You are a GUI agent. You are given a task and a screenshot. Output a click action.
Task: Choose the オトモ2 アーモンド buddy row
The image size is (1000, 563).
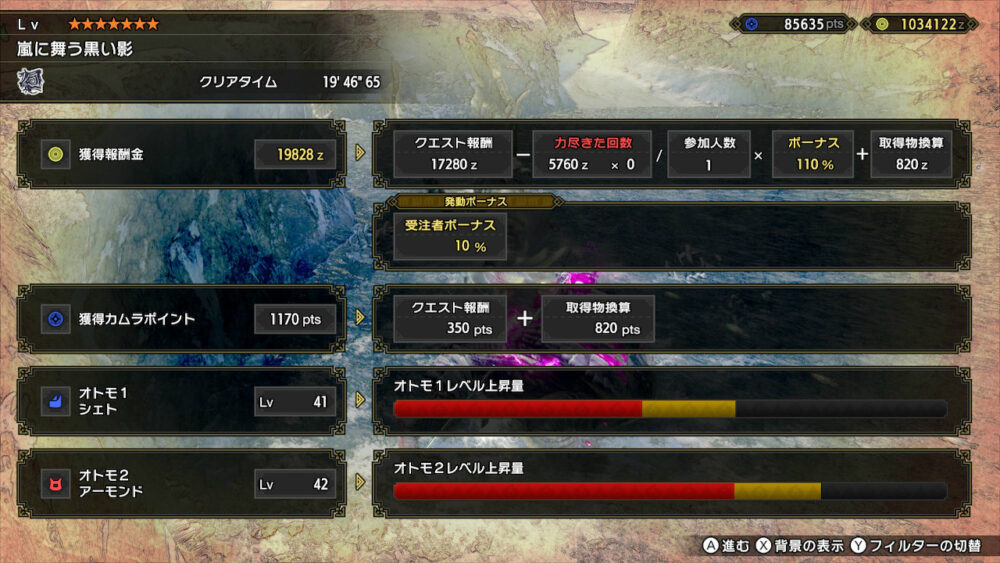click(181, 484)
